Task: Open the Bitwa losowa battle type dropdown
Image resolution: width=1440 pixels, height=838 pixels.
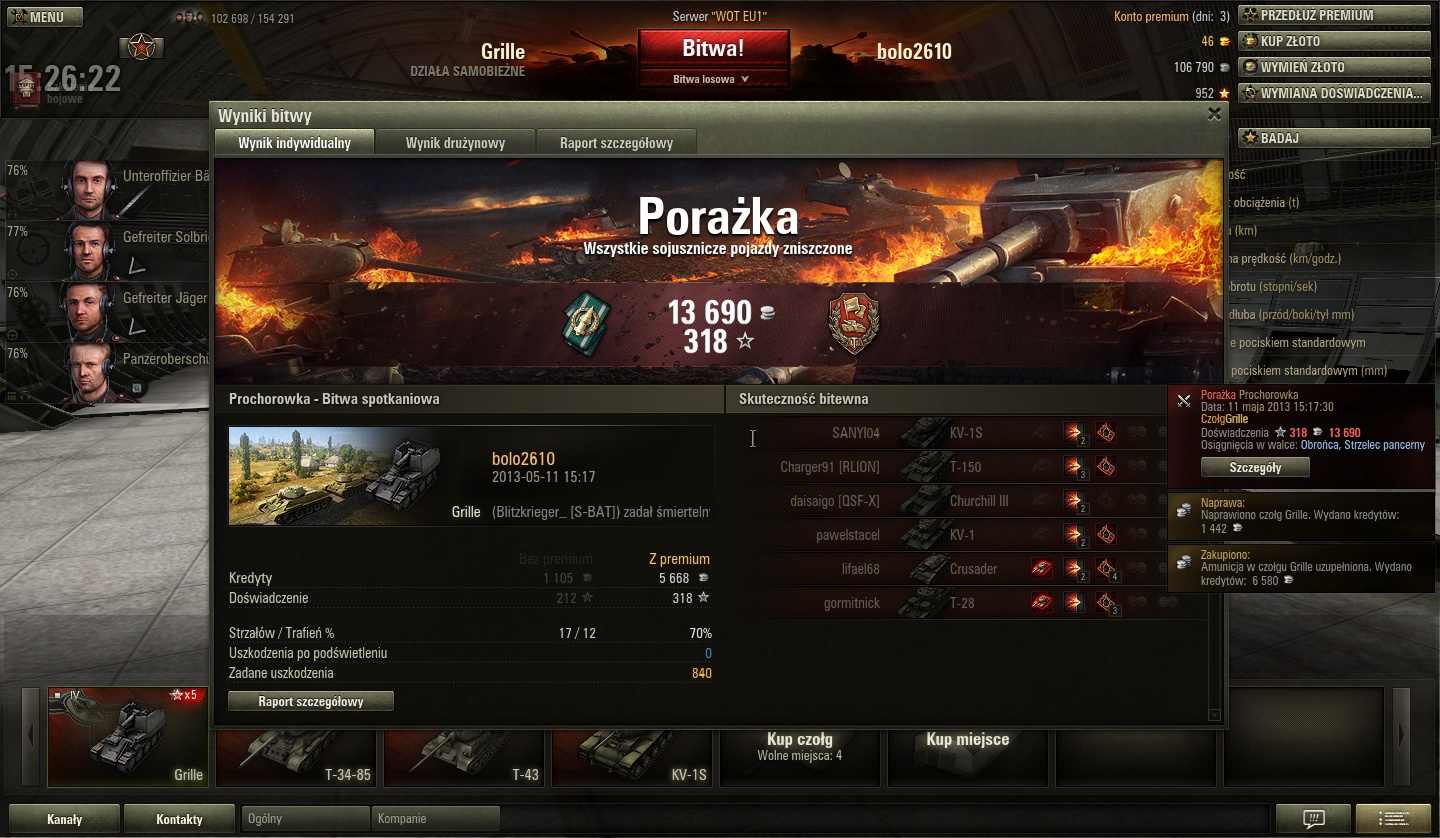Action: (x=713, y=79)
